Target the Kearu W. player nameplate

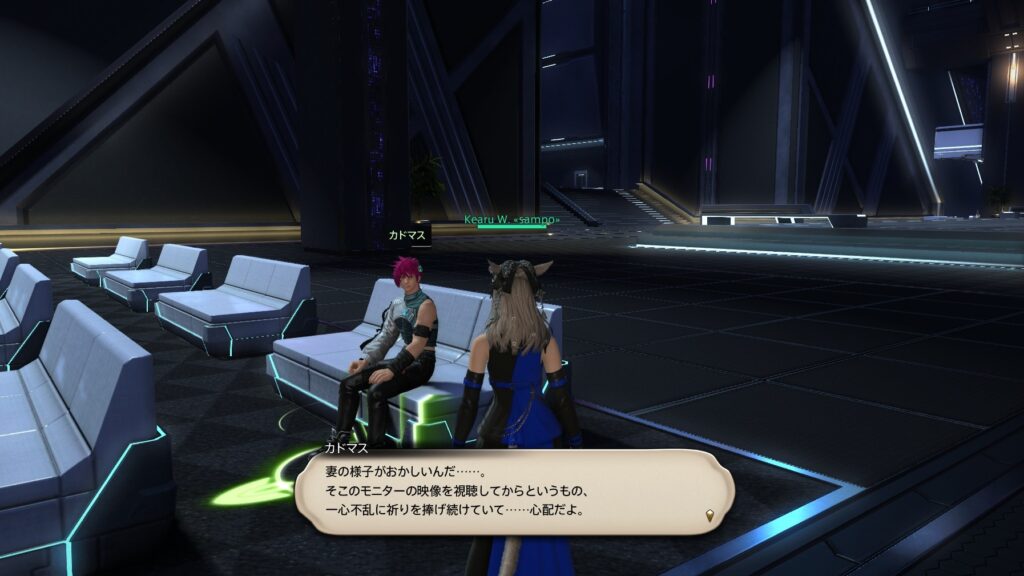pos(511,218)
